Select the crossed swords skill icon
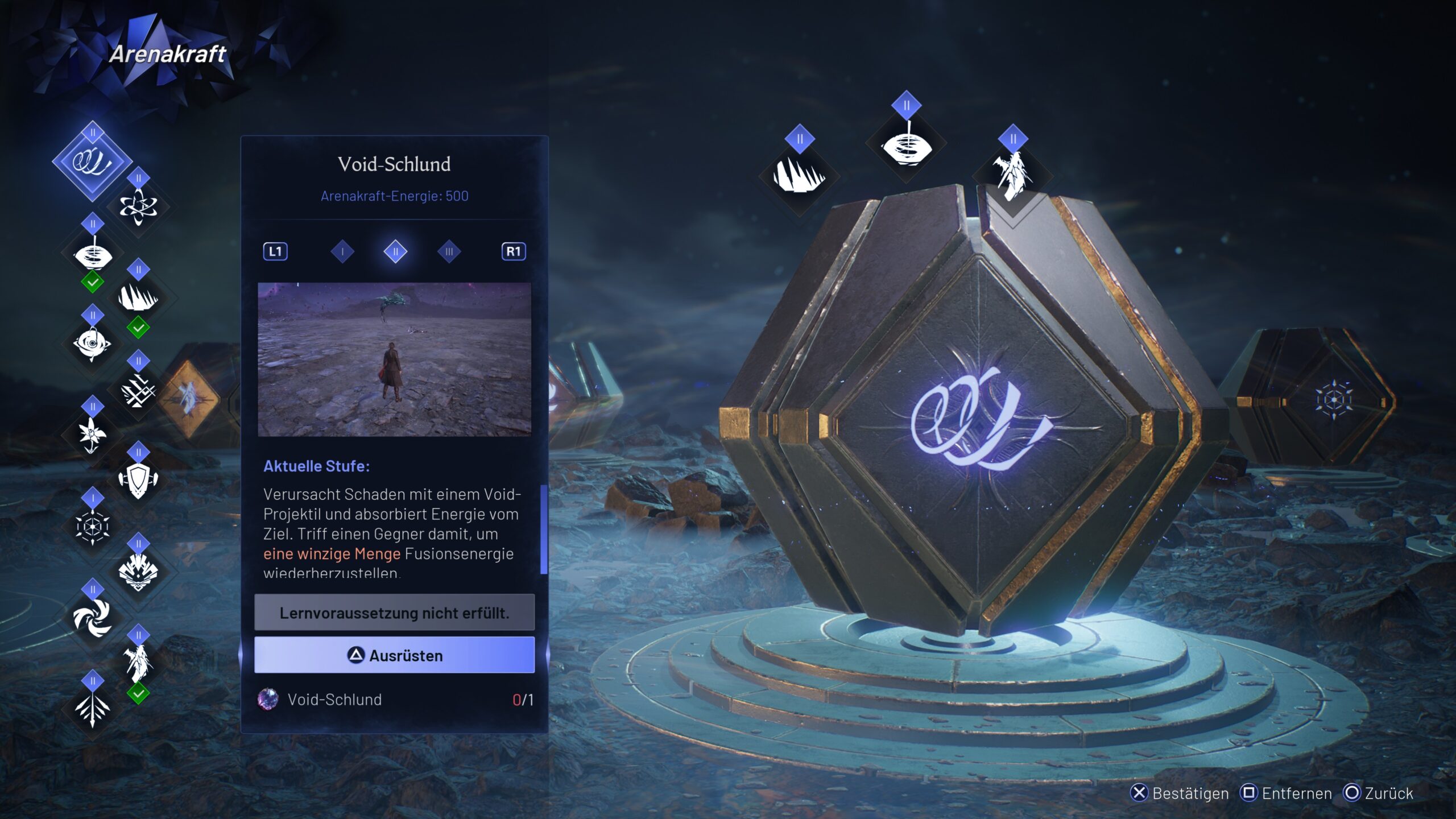Viewport: 1456px width, 819px height. (138, 391)
